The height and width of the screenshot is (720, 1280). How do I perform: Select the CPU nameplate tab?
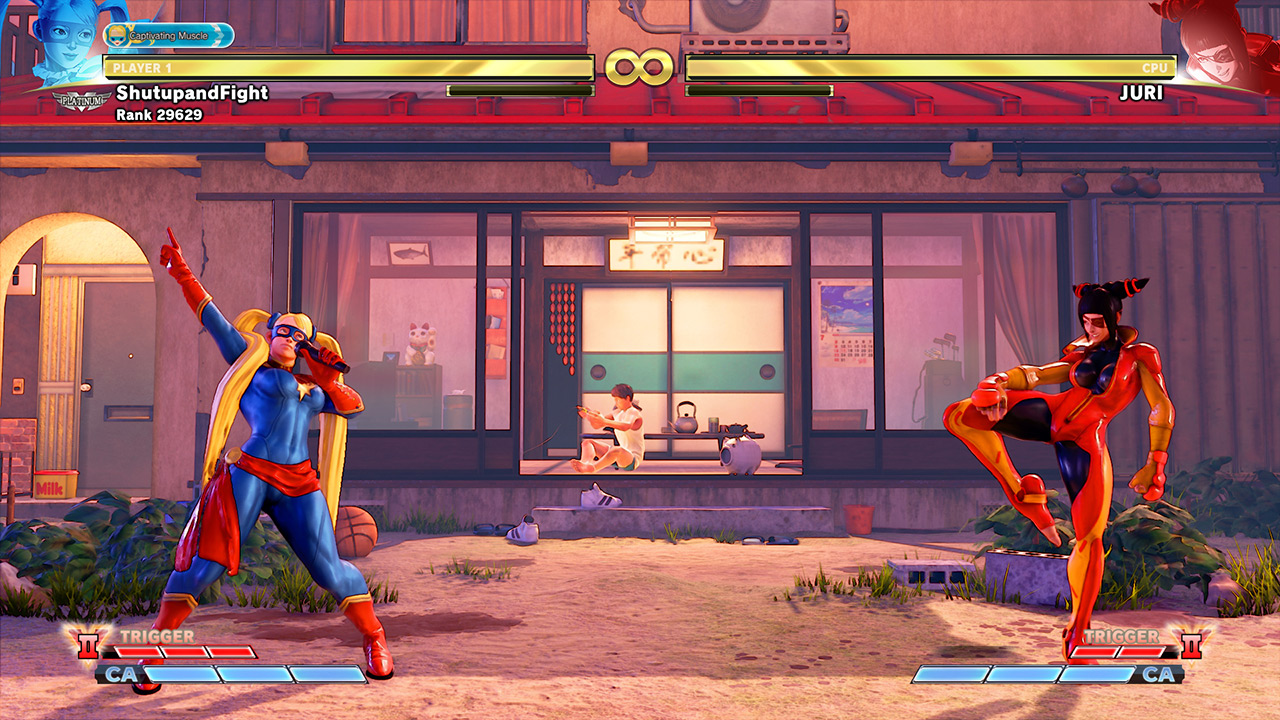1155,68
